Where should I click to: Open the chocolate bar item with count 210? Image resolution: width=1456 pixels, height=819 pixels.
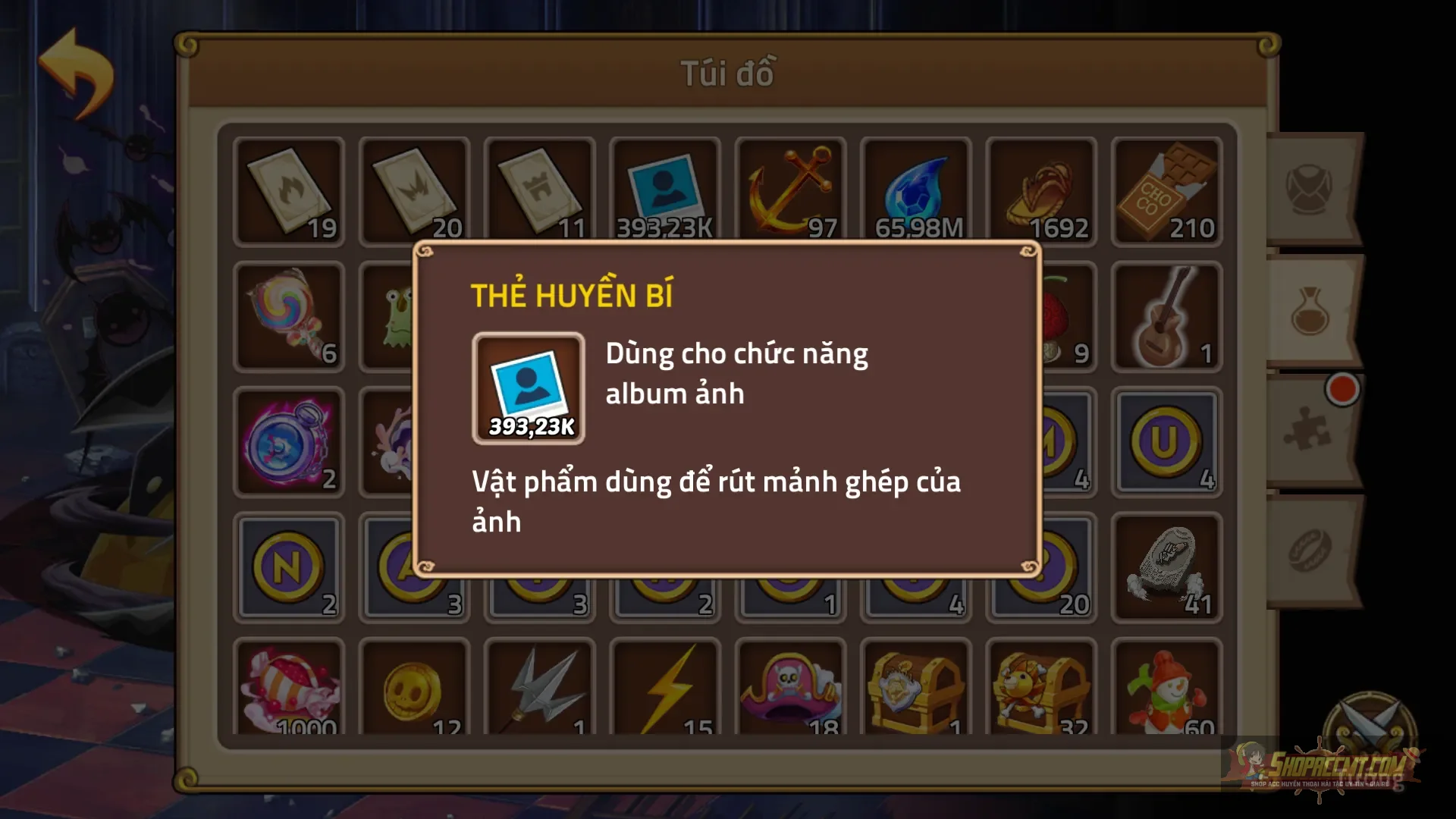(1164, 190)
